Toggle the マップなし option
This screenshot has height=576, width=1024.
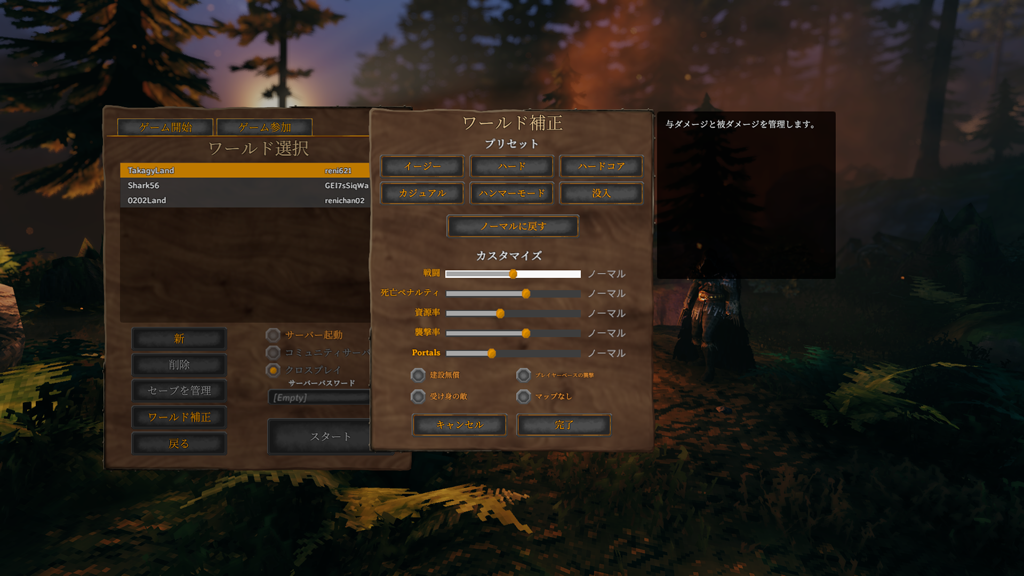pyautogui.click(x=523, y=396)
